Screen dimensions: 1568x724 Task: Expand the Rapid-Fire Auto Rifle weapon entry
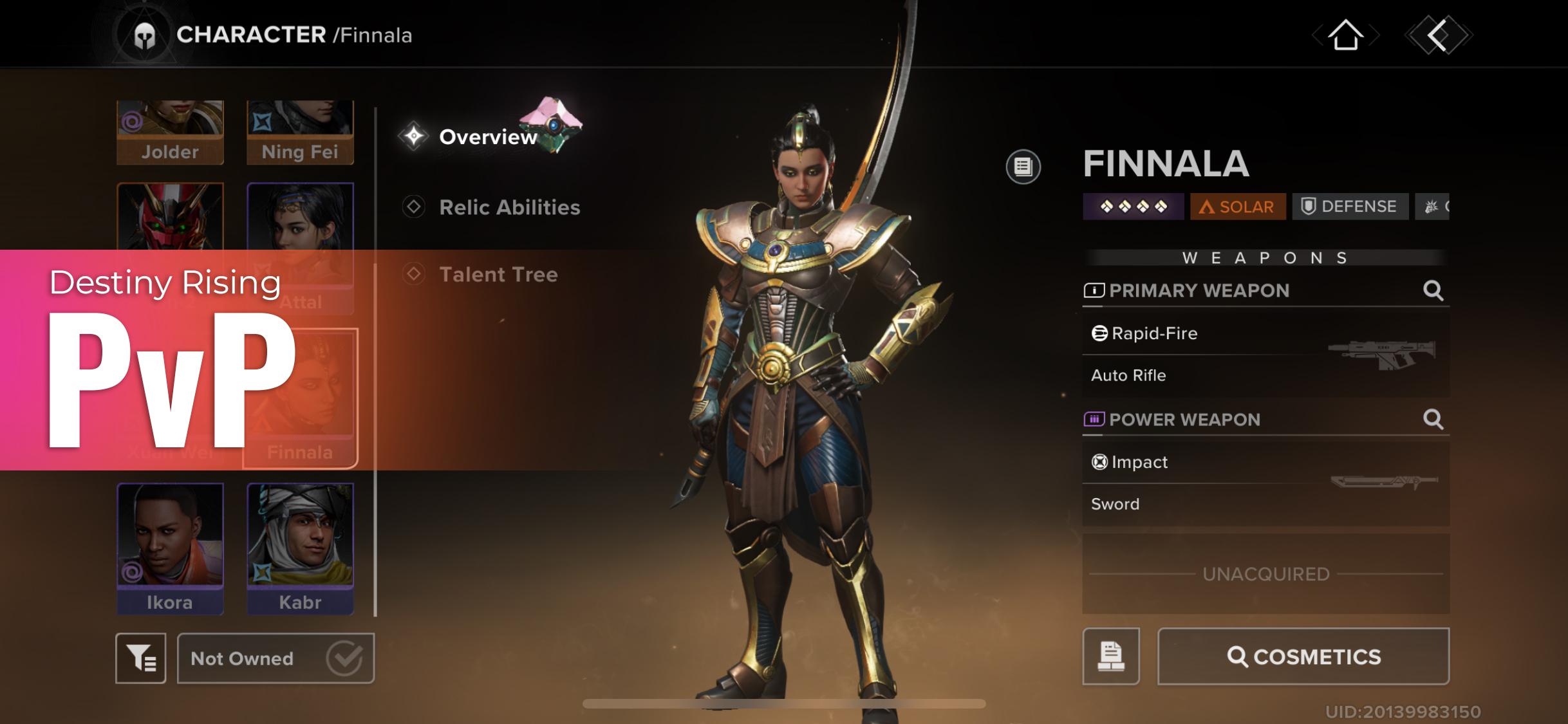(1262, 354)
